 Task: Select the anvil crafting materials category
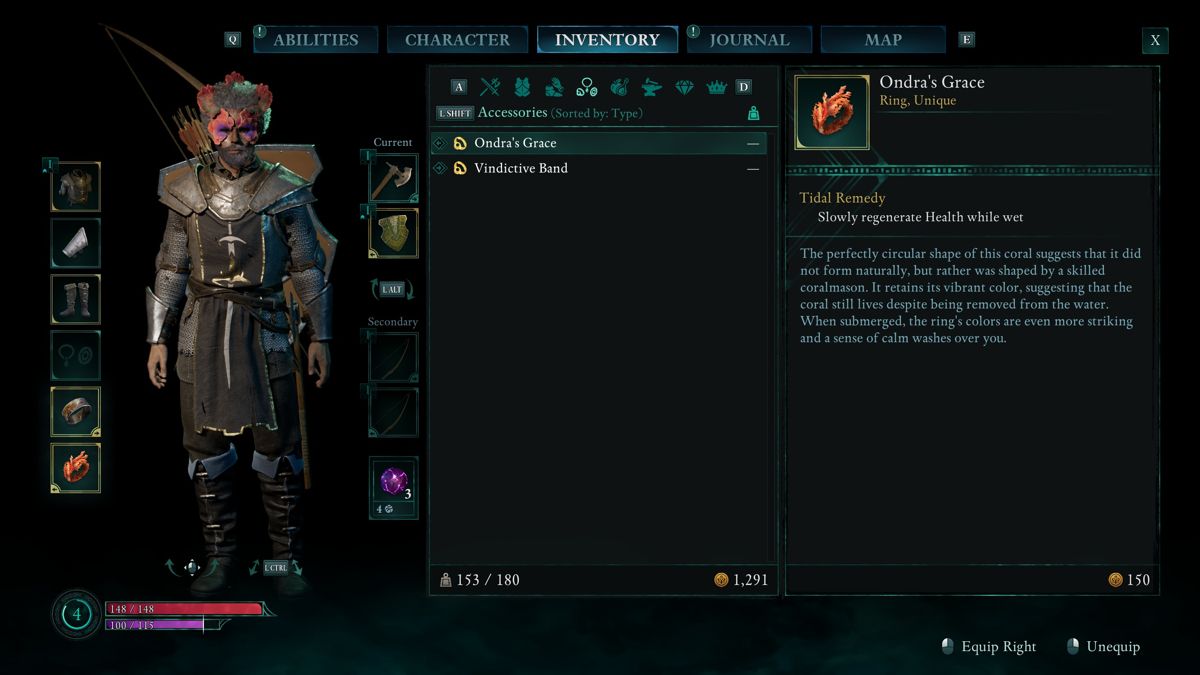click(651, 87)
